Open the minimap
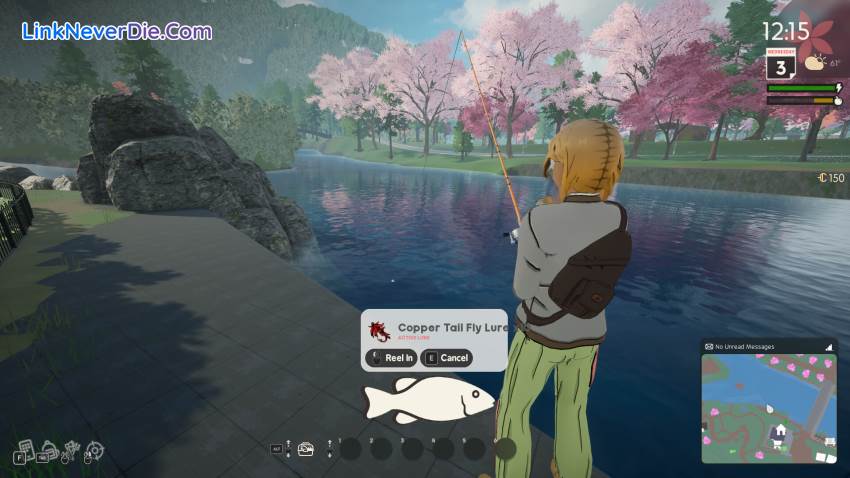Screen dimensions: 850x478 [x=768, y=407]
